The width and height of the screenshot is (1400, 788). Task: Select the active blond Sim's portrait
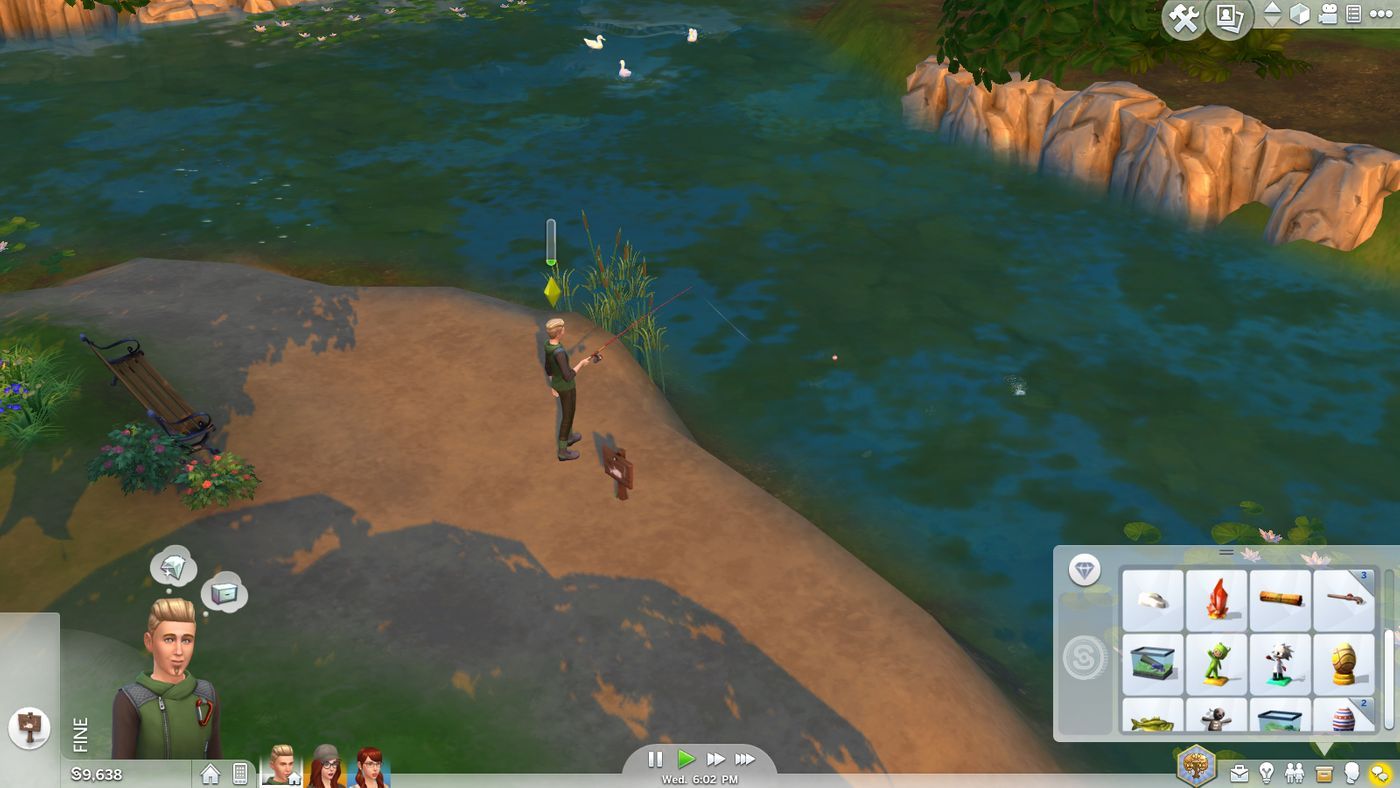(283, 770)
